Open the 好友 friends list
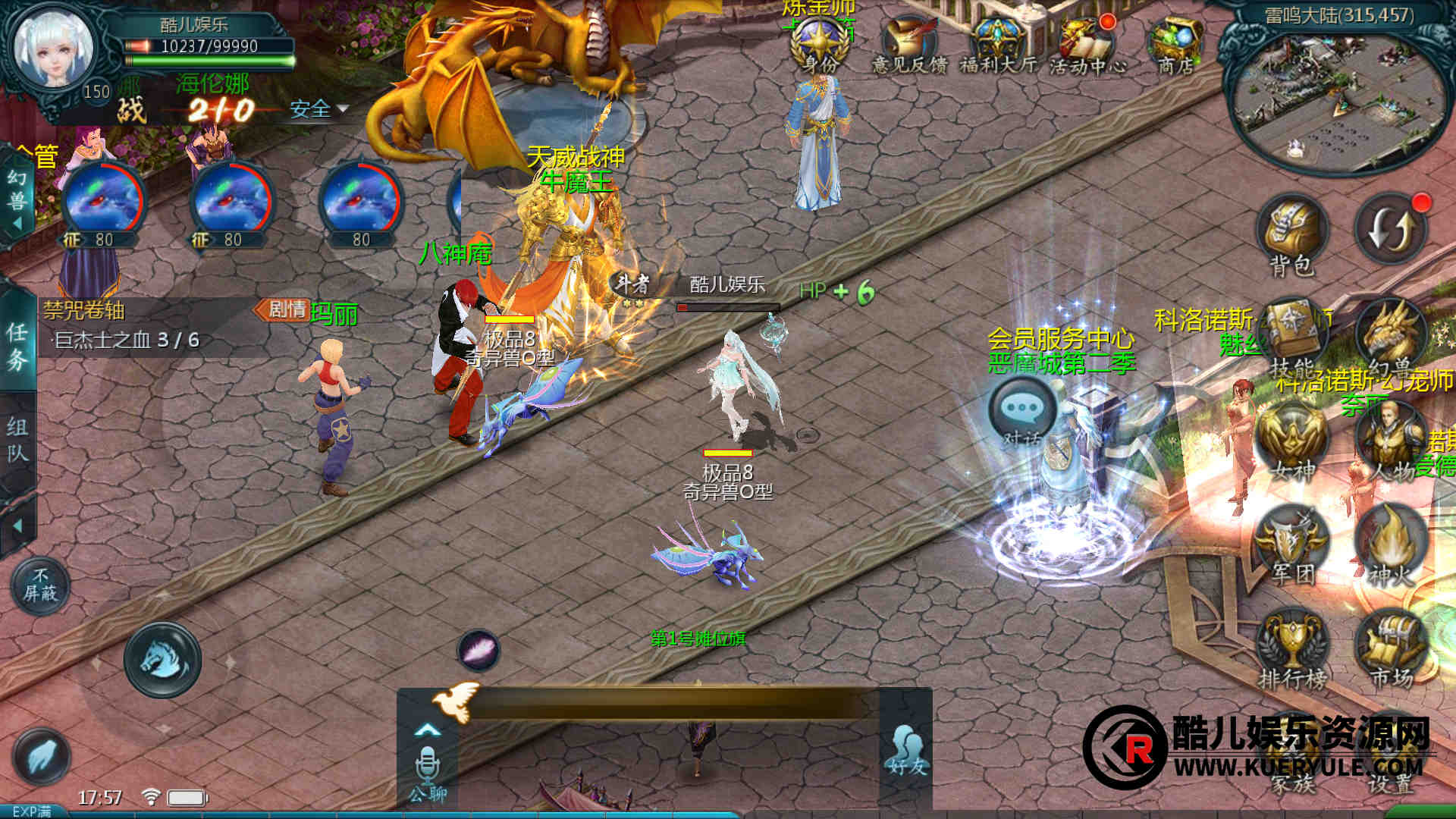 click(x=907, y=750)
